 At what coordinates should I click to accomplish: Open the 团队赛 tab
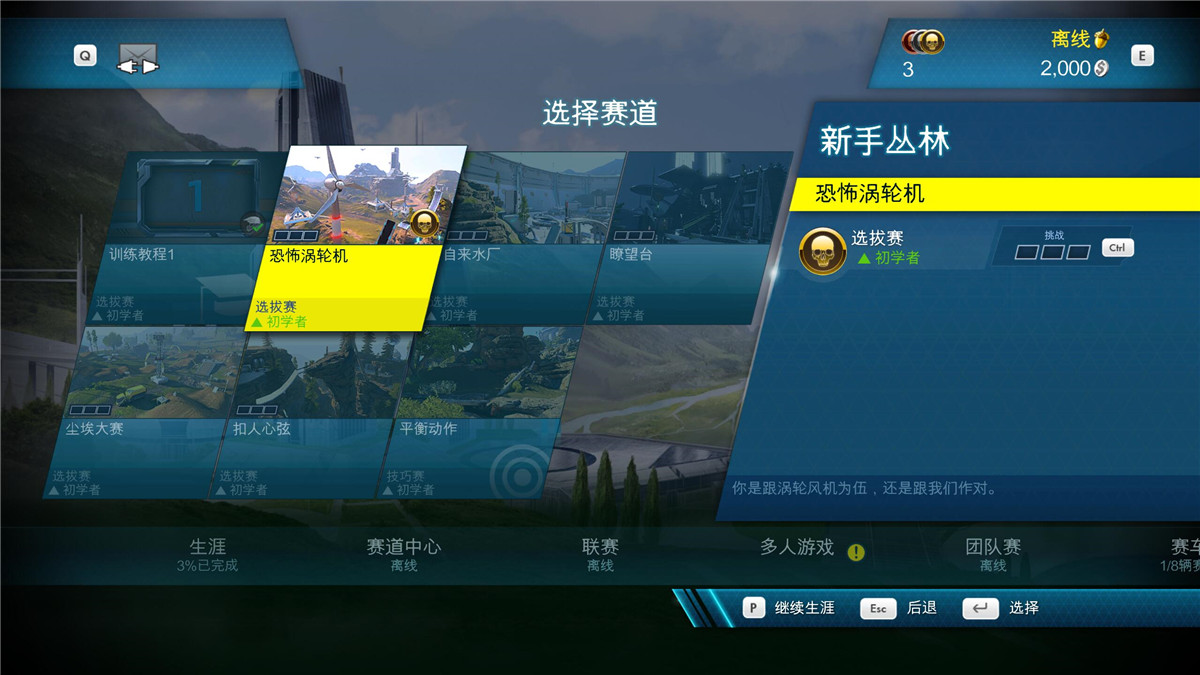tap(993, 555)
